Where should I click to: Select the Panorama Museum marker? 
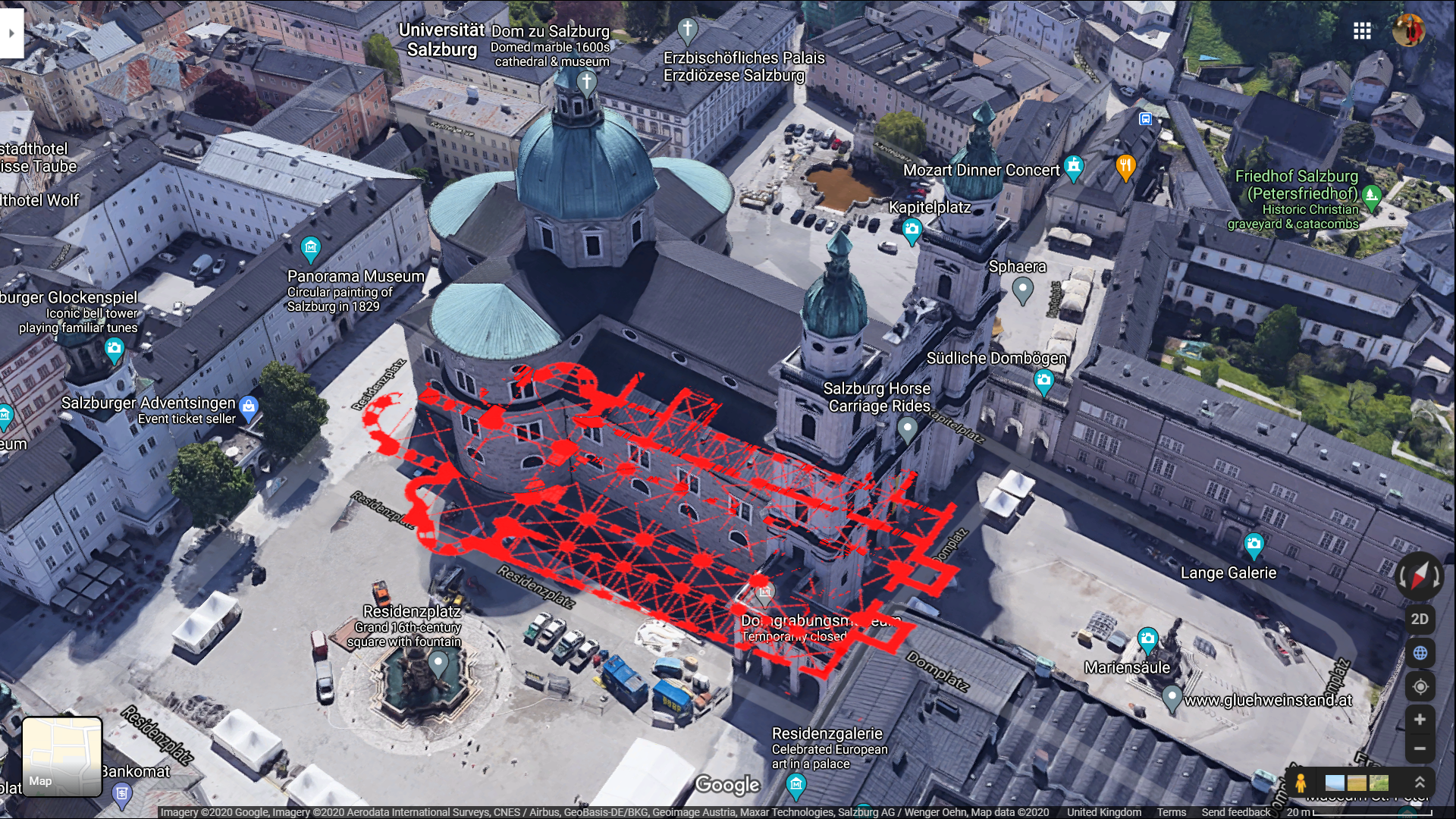pos(310,248)
